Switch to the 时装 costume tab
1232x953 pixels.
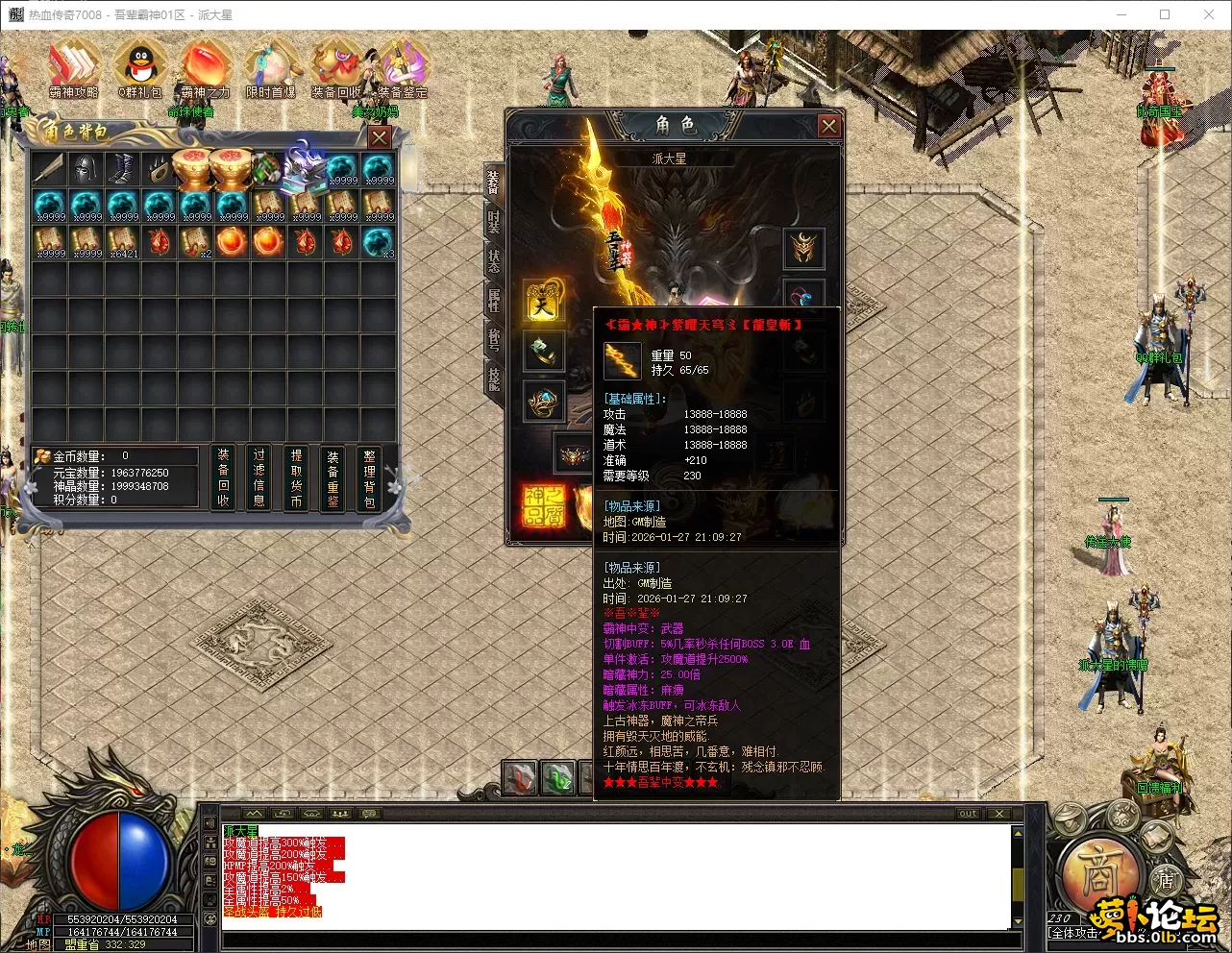click(x=494, y=222)
